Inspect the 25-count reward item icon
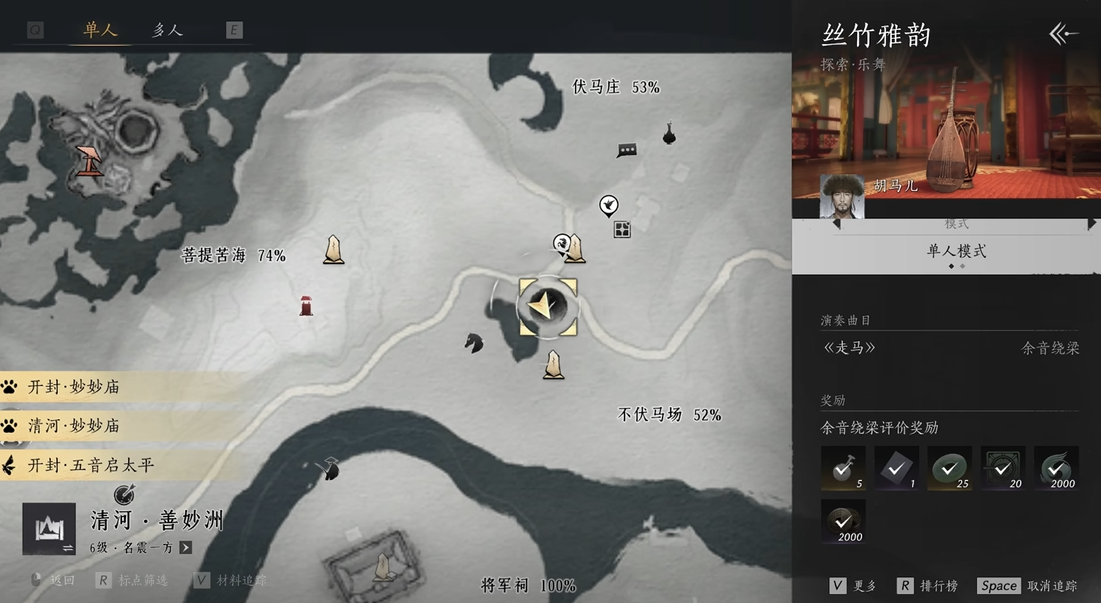 click(x=950, y=468)
